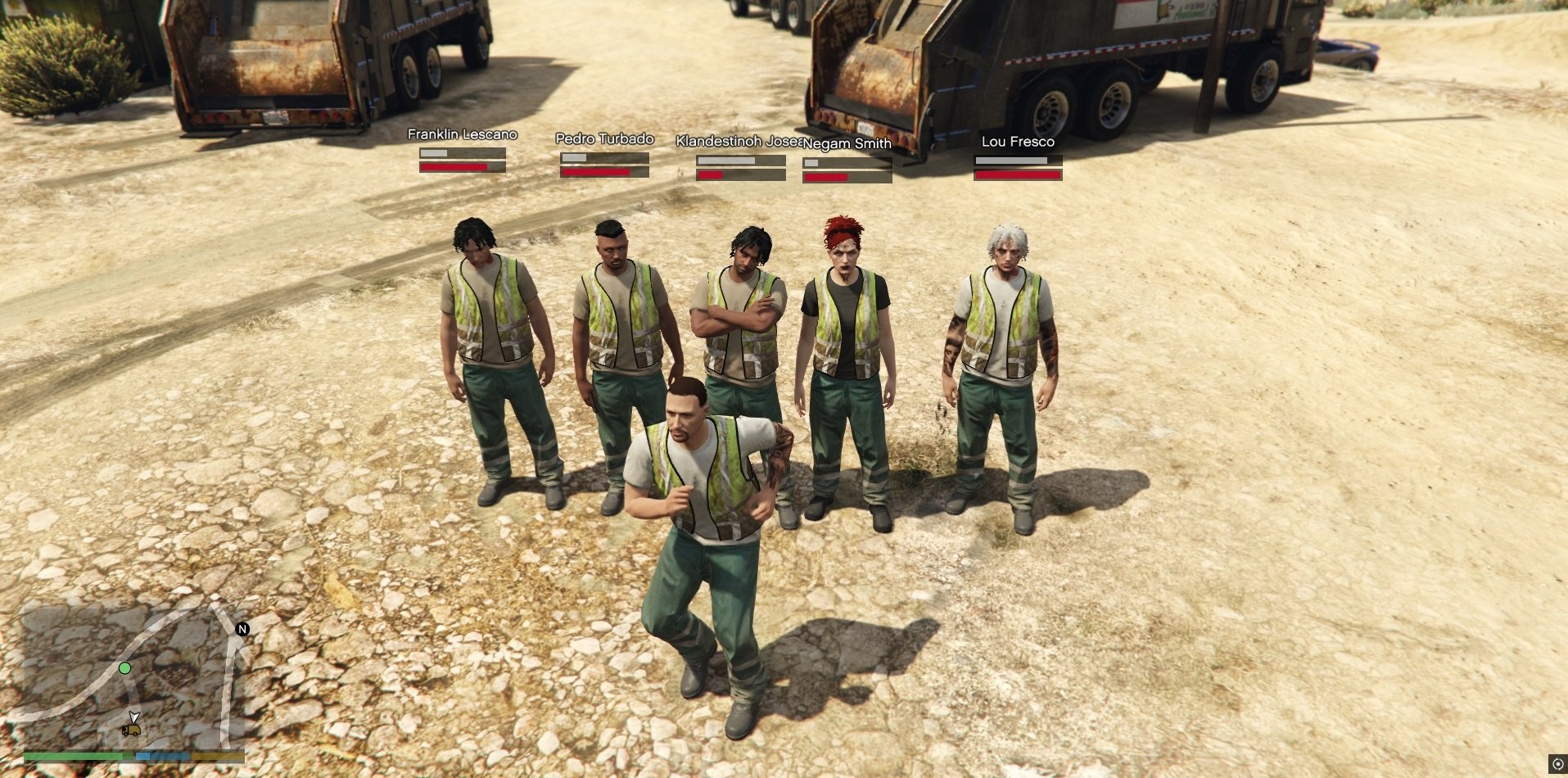Select the Franklin Lescano player name tag

(462, 134)
